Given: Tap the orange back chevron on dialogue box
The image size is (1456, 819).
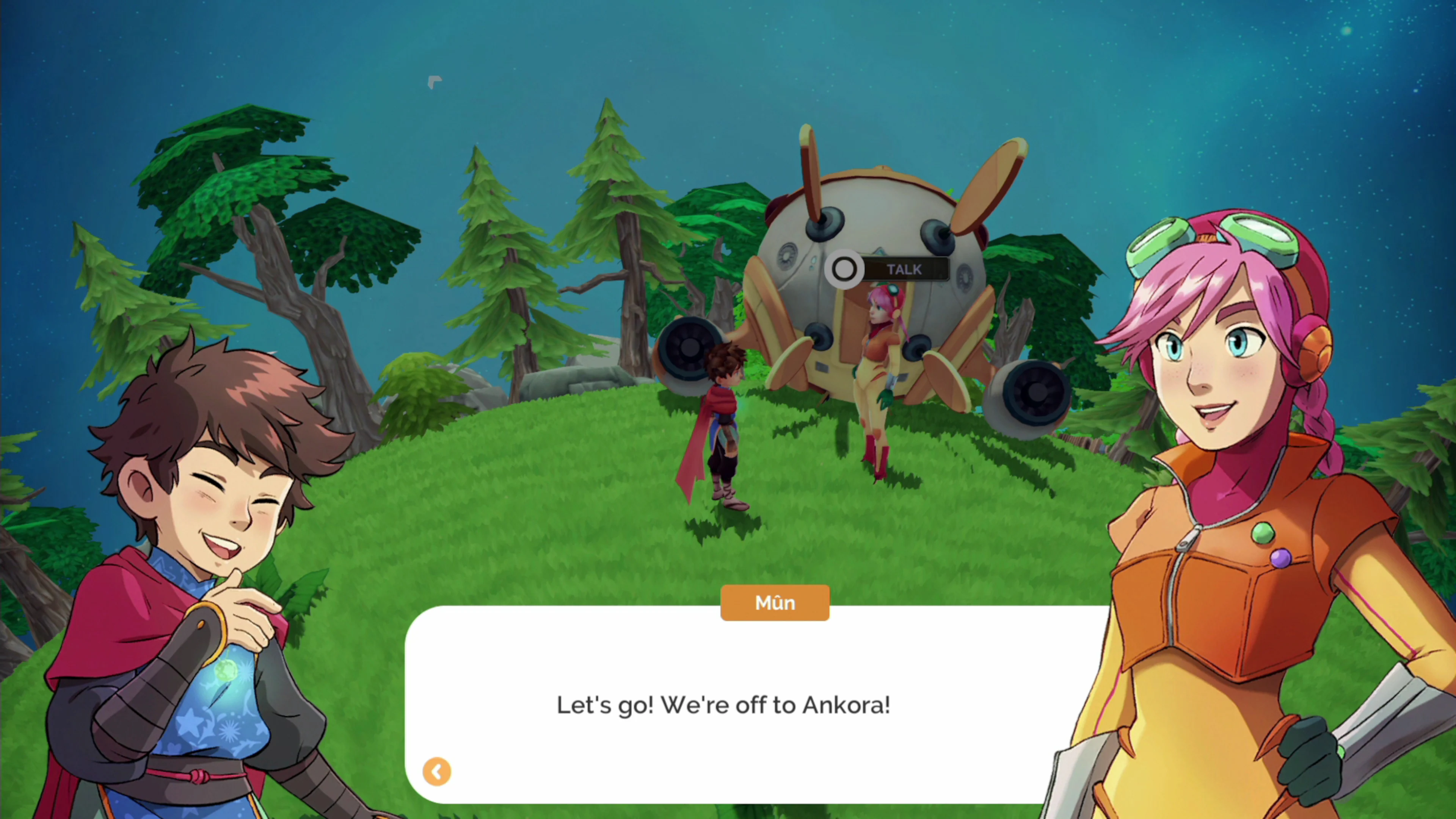Looking at the screenshot, I should click(x=436, y=772).
